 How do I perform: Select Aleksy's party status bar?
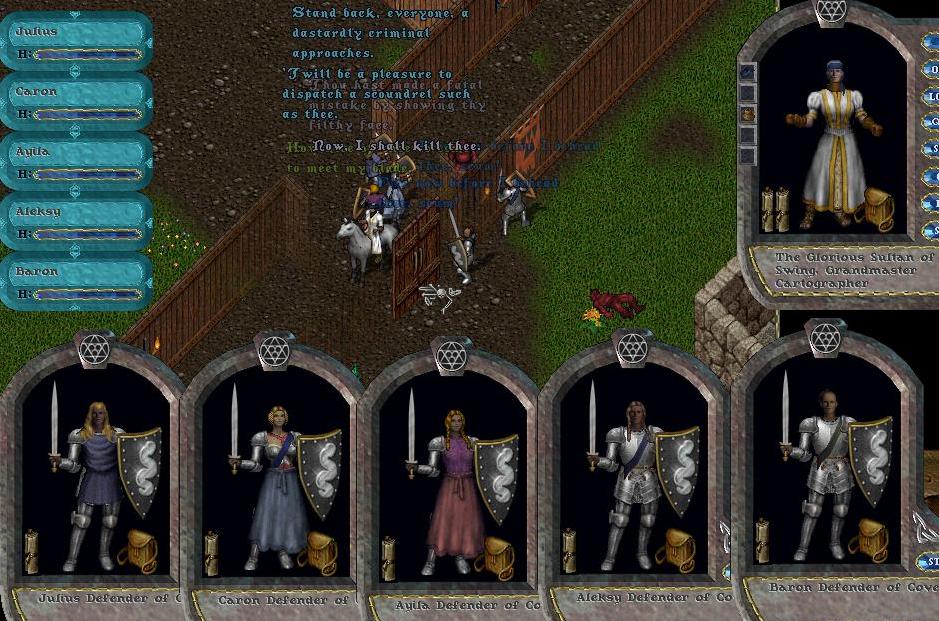pyautogui.click(x=76, y=221)
